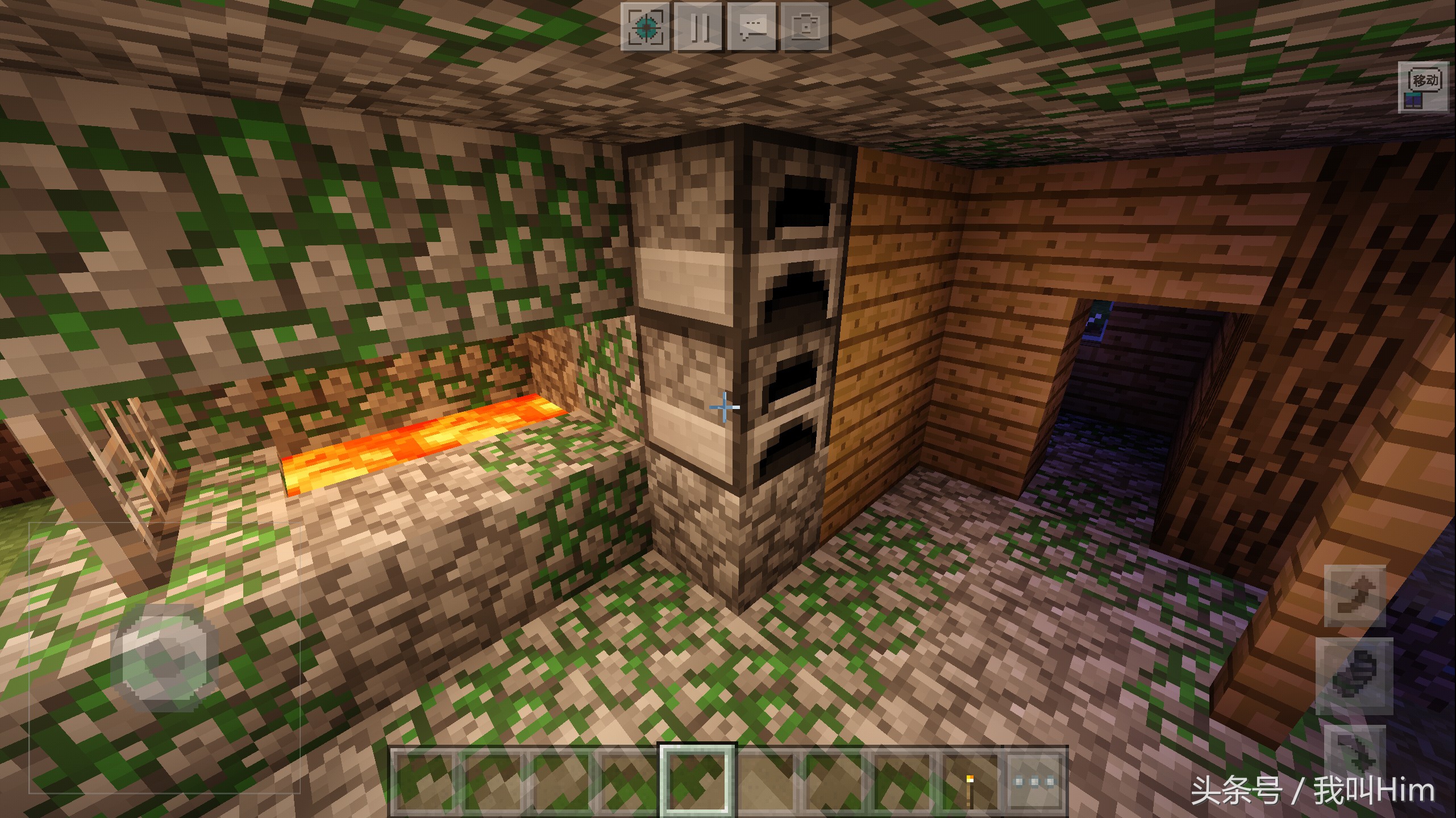Pause the game with the pause button
This screenshot has width=1456, height=818.
698,27
